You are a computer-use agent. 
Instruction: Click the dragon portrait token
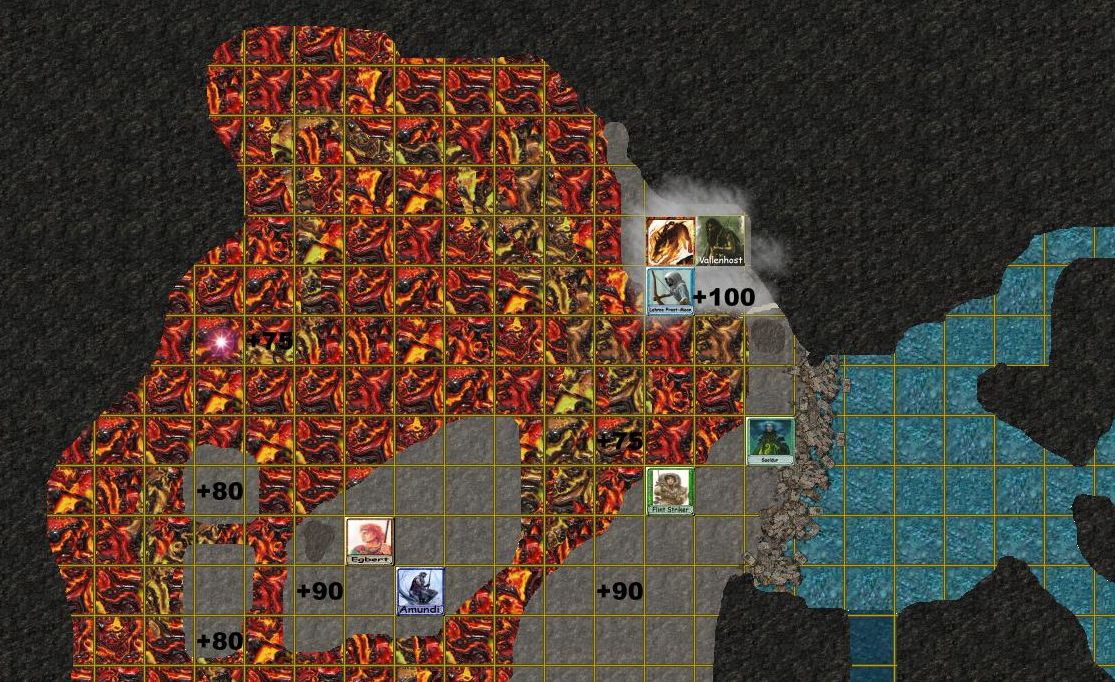tap(670, 241)
